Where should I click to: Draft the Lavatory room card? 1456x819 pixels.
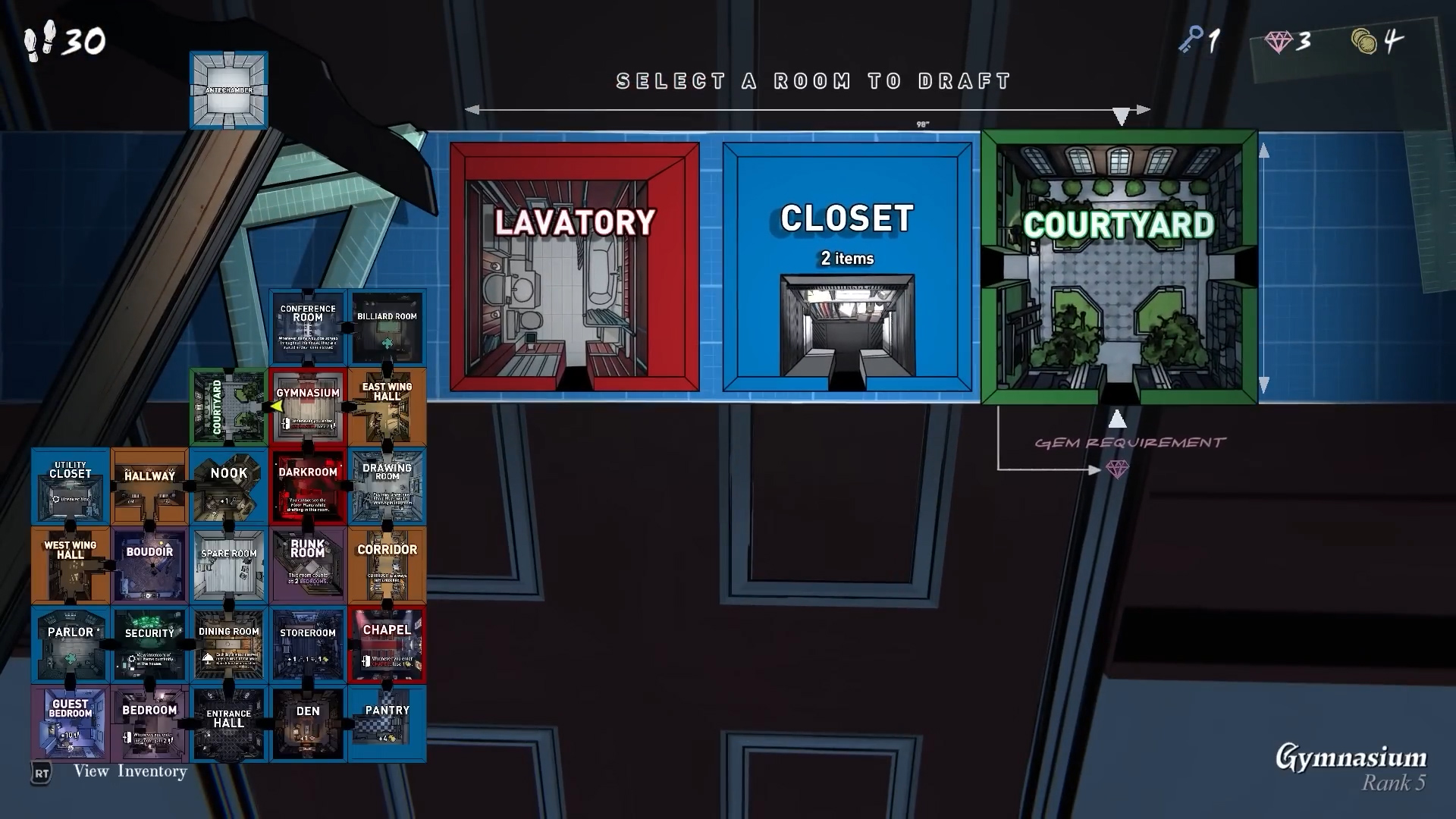(574, 267)
